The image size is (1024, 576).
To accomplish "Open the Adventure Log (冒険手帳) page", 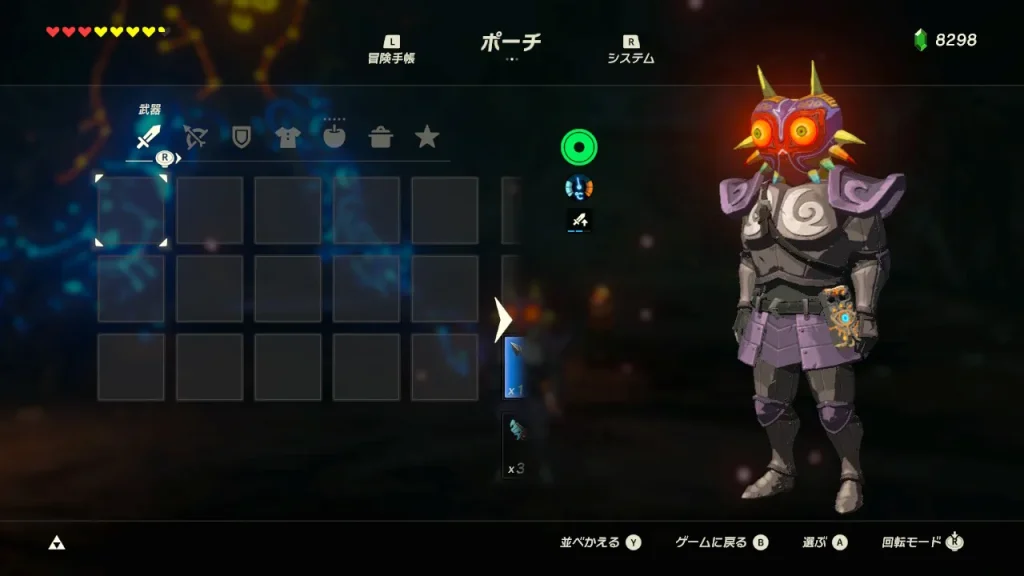I will click(x=391, y=50).
